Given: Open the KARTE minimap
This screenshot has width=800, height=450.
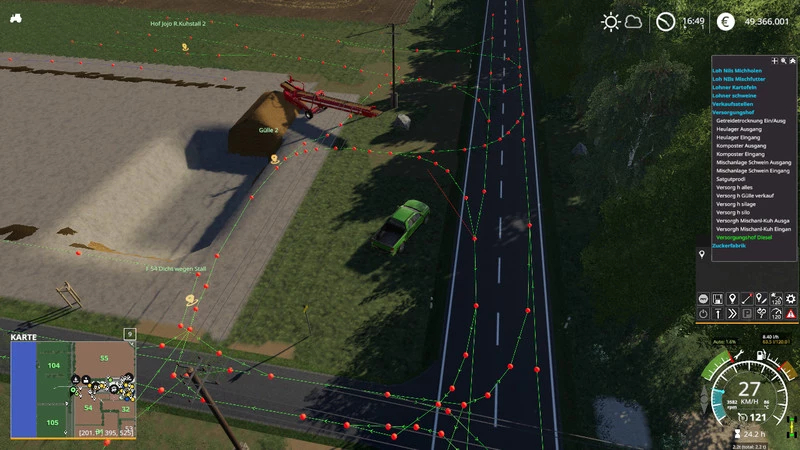Looking at the screenshot, I should tap(72, 389).
